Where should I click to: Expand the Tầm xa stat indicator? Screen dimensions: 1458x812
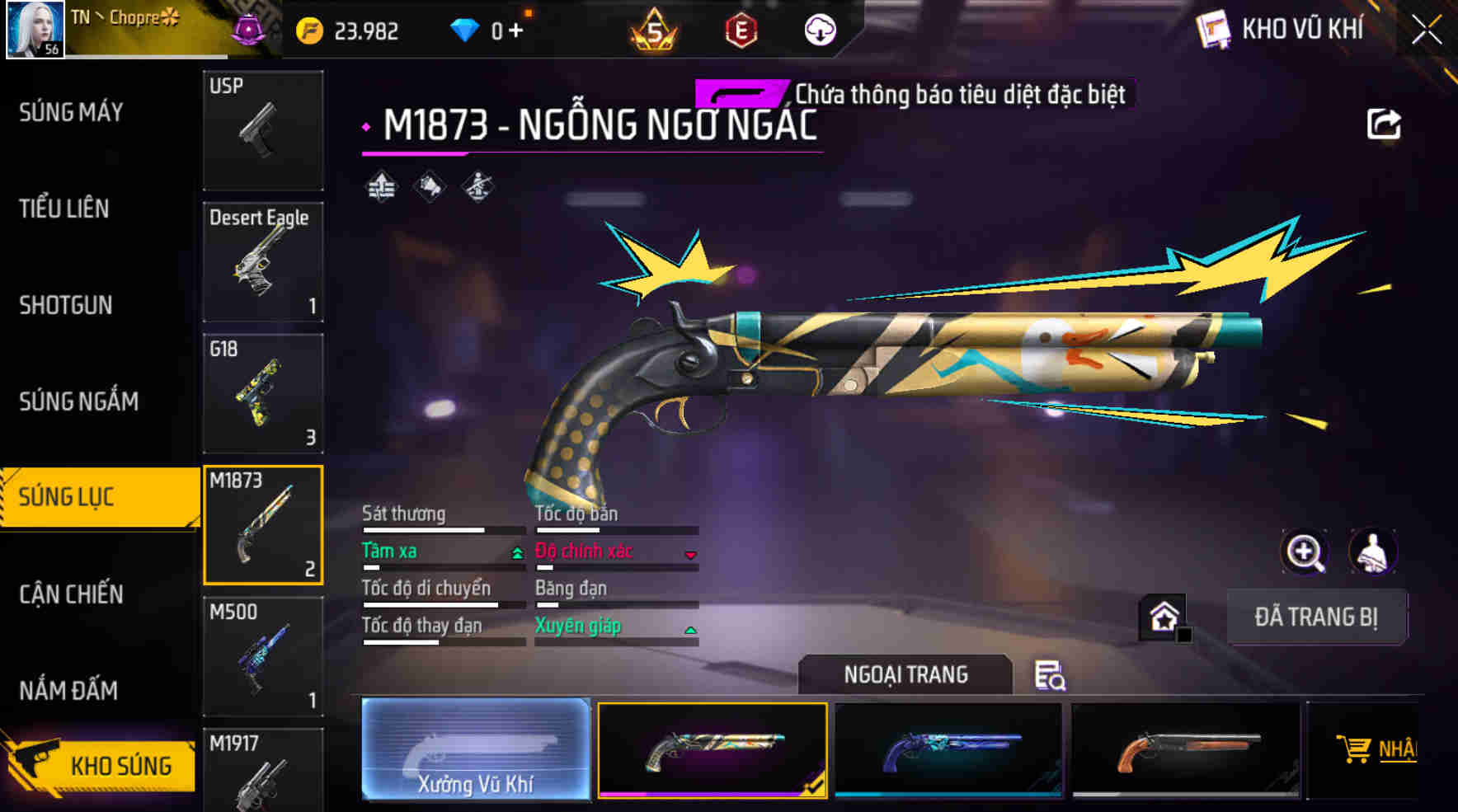pyautogui.click(x=519, y=552)
